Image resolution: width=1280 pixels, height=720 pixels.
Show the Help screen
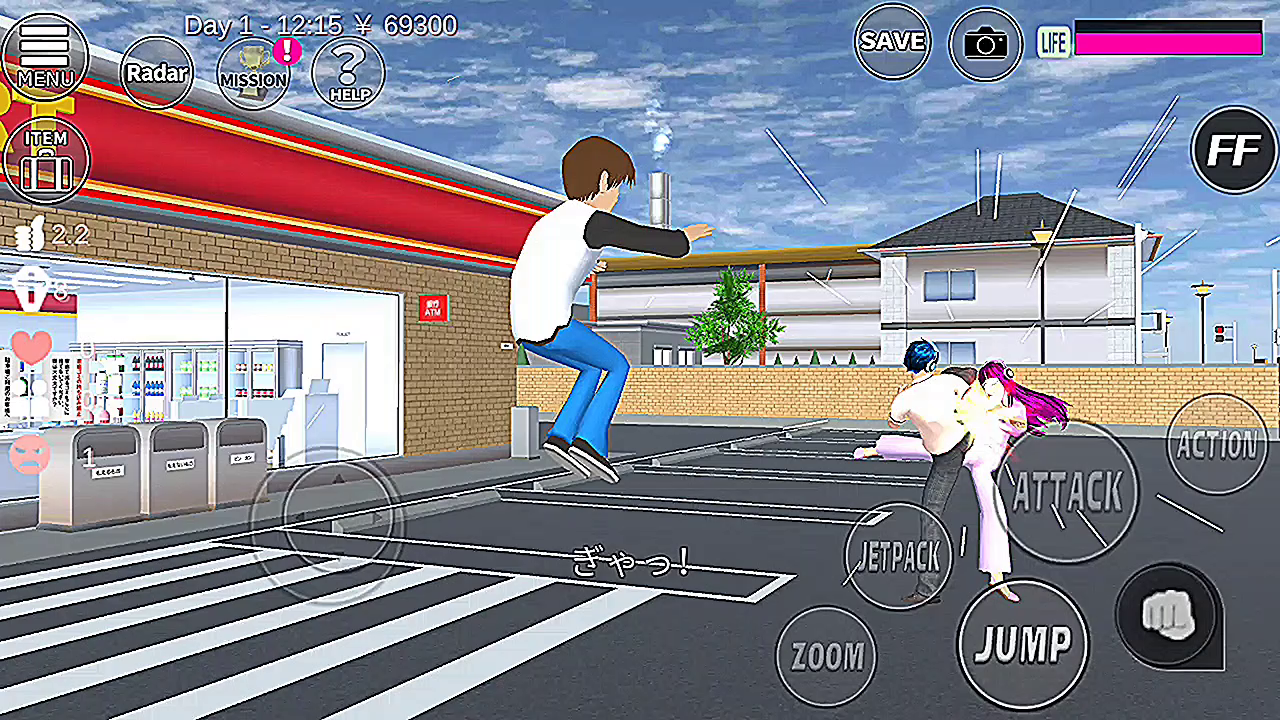(x=348, y=72)
